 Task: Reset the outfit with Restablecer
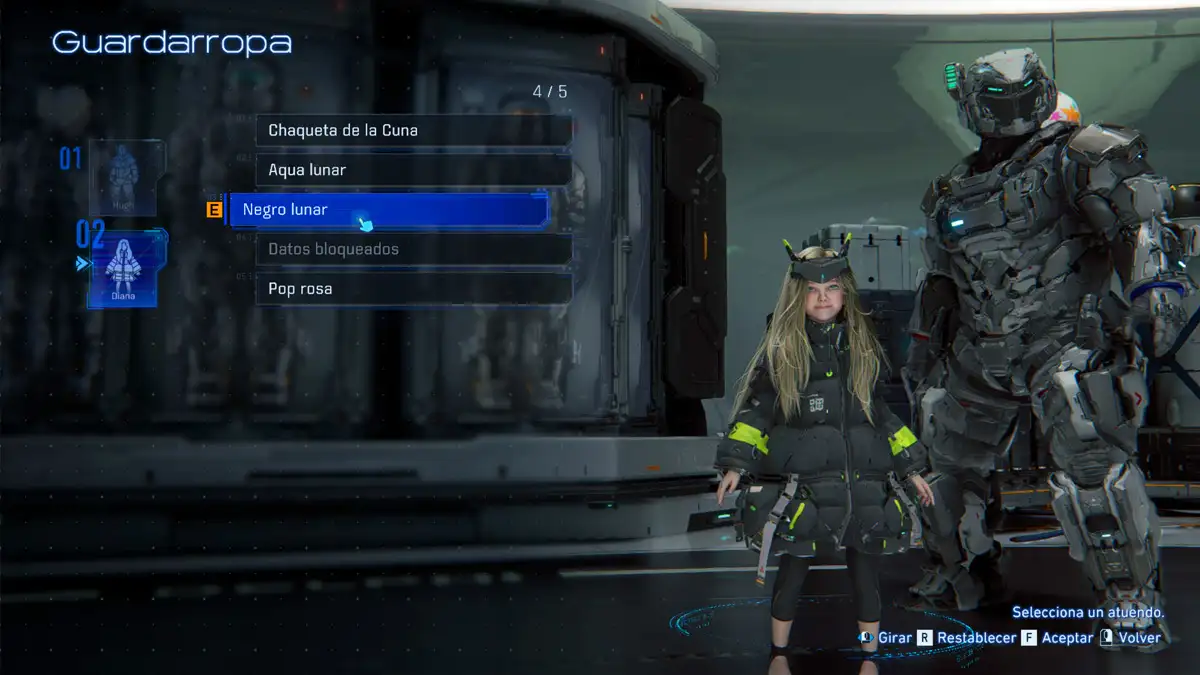point(966,638)
